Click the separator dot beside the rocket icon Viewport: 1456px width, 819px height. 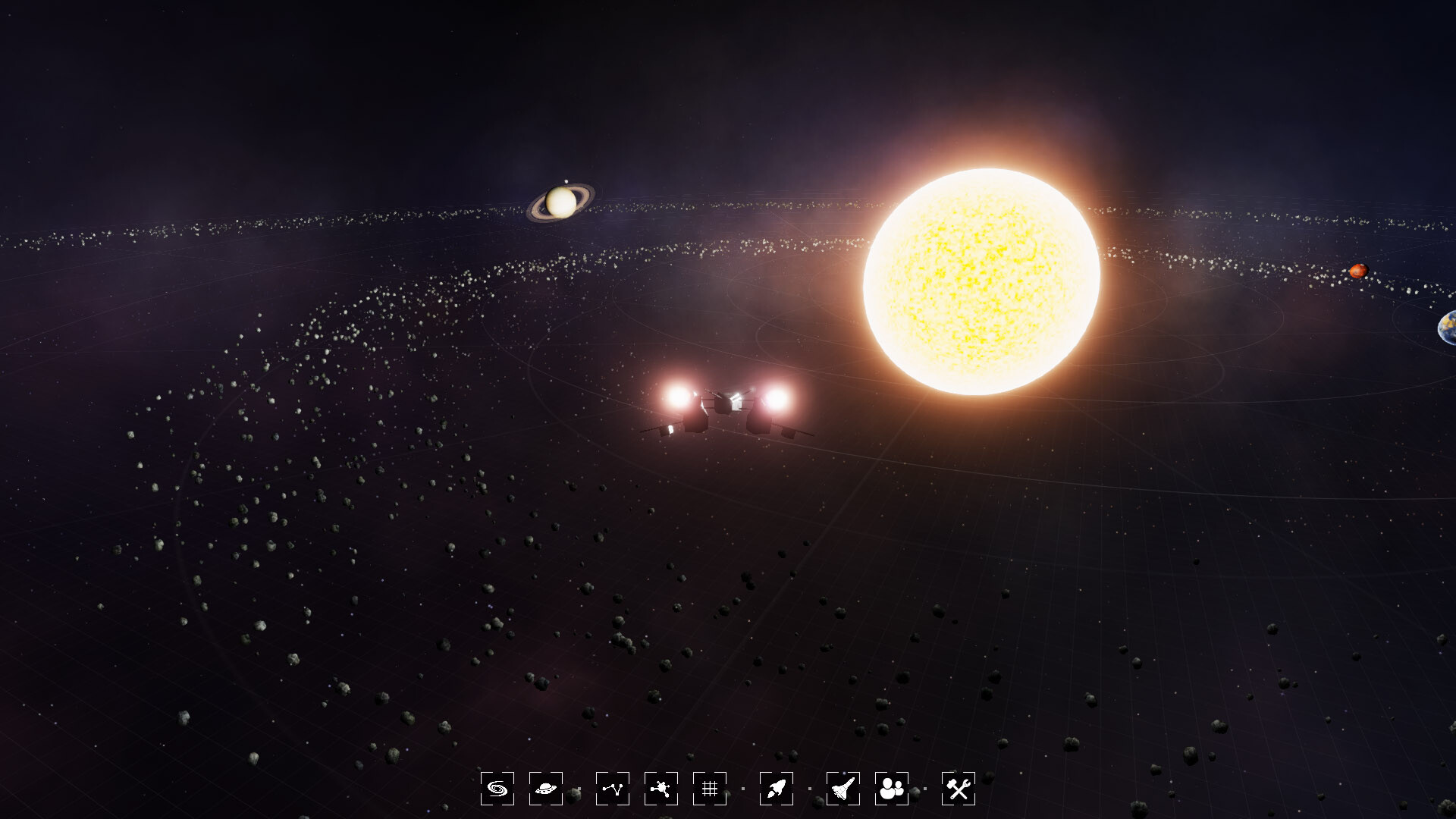coord(809,789)
